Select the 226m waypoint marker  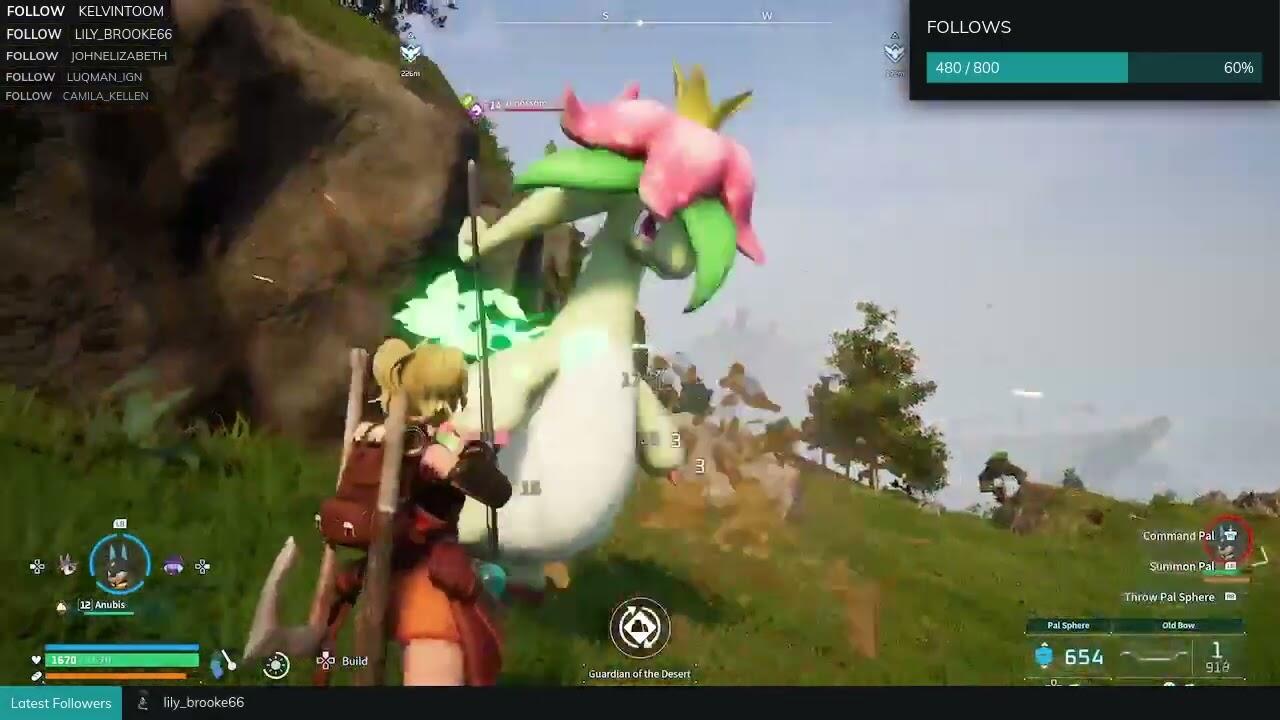coord(410,53)
